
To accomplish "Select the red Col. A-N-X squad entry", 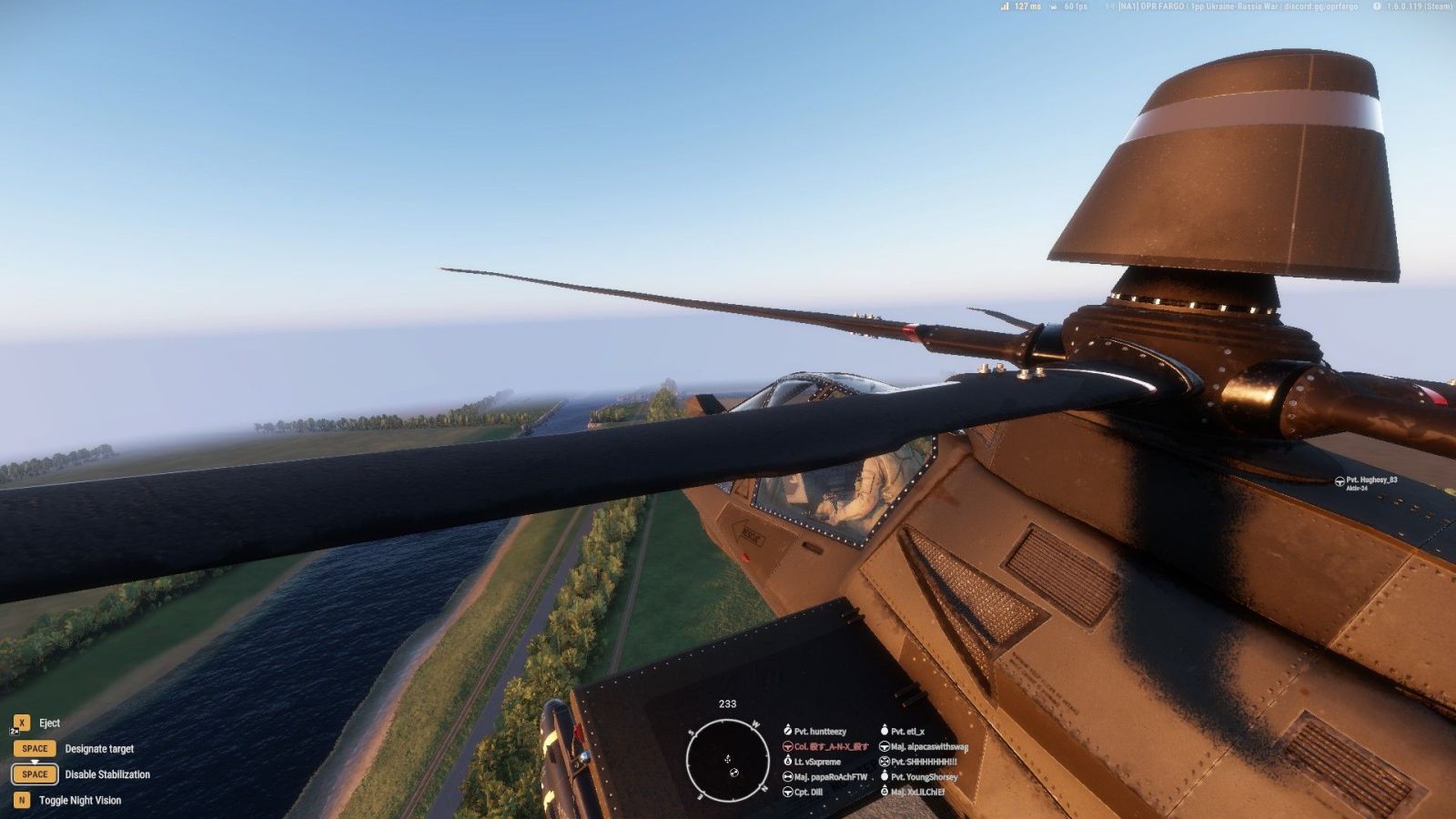I will pos(830,746).
